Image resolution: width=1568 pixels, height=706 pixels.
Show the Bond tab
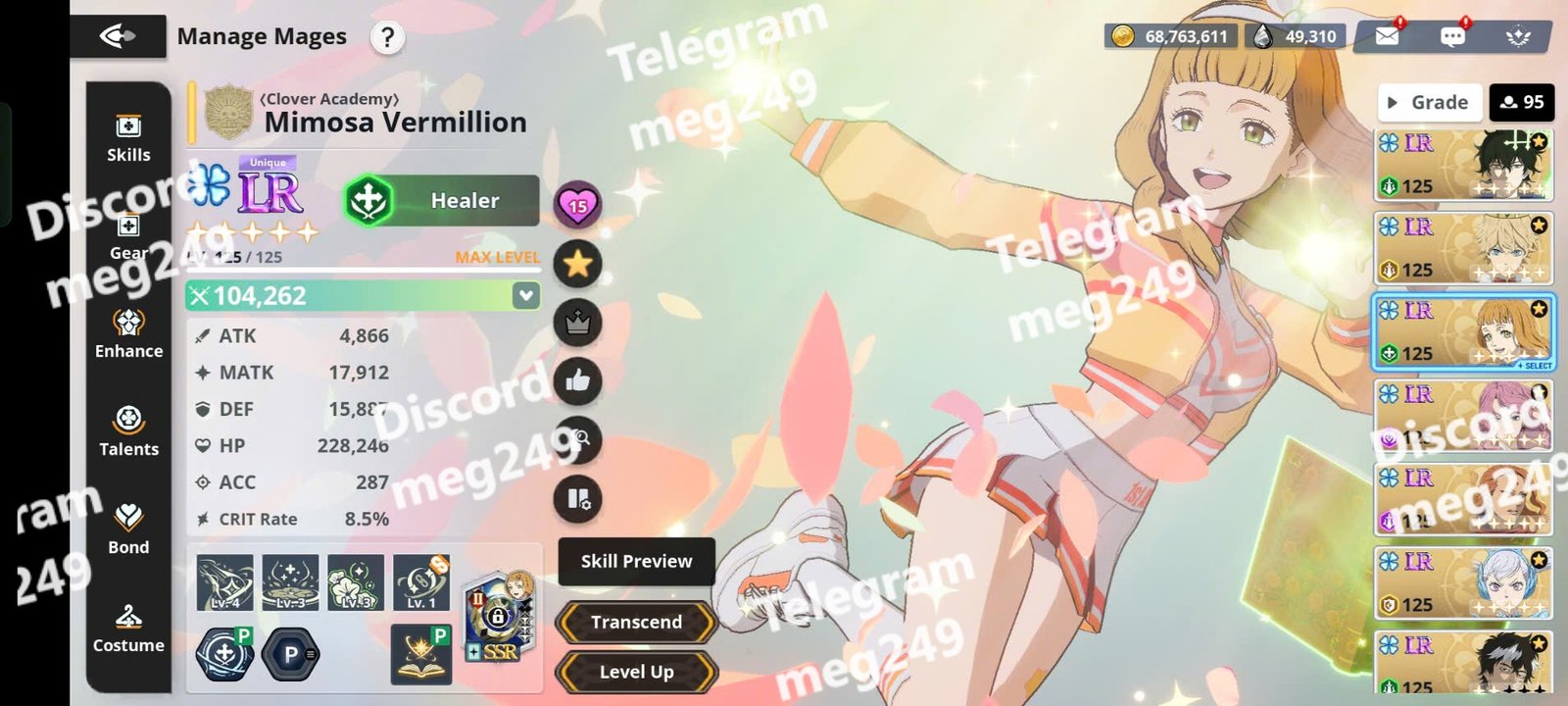point(128,530)
